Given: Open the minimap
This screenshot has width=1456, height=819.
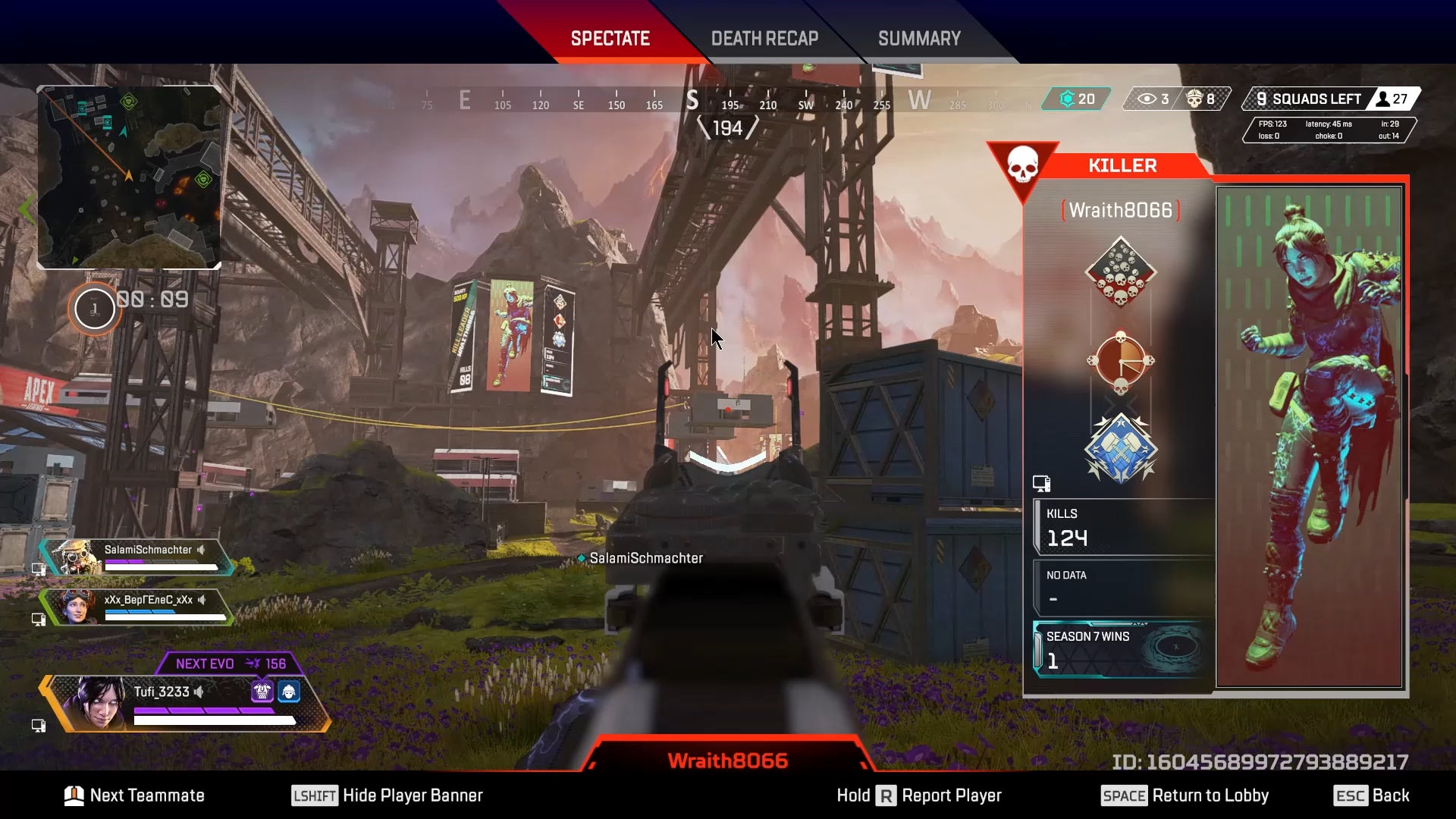Looking at the screenshot, I should [x=129, y=177].
